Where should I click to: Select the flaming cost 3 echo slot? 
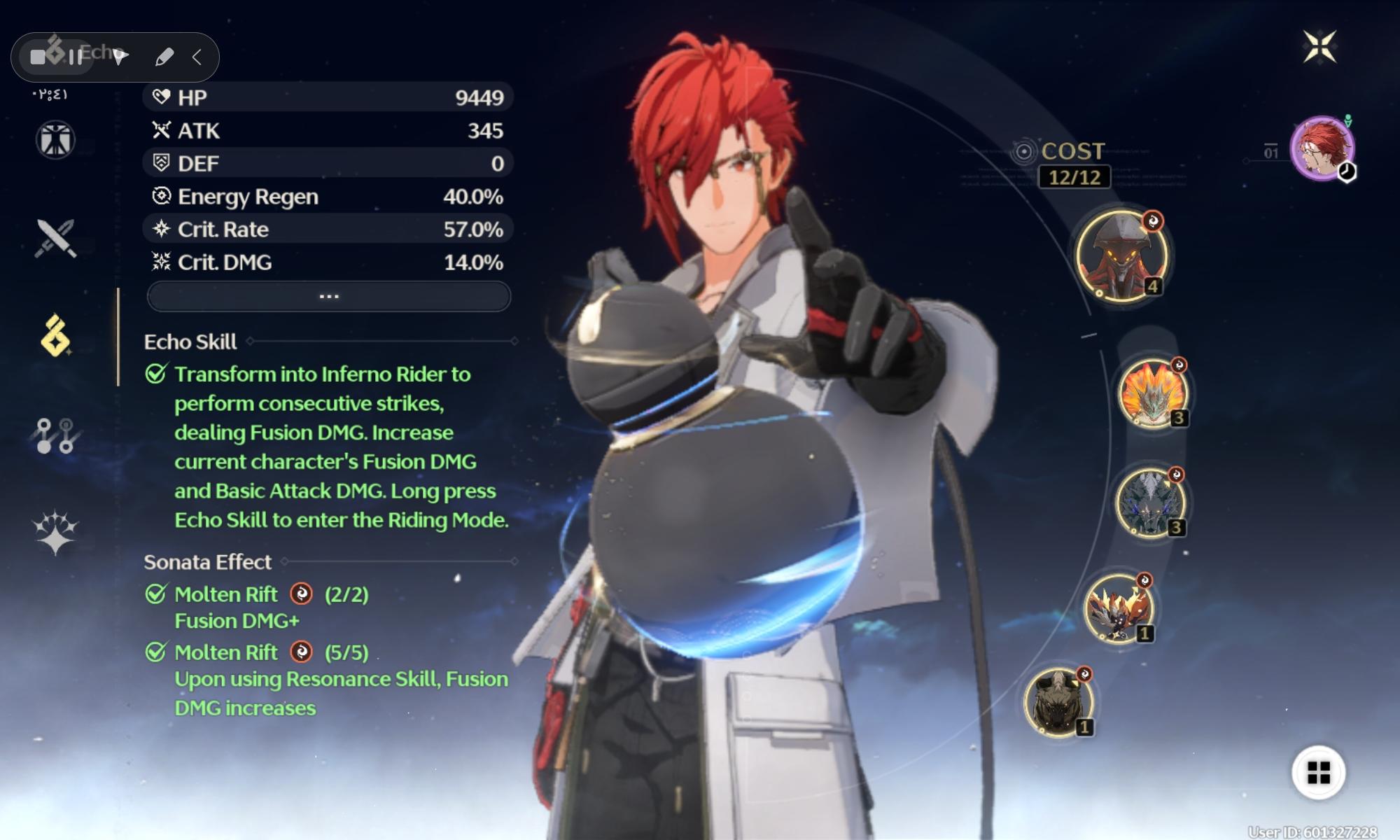click(1152, 393)
